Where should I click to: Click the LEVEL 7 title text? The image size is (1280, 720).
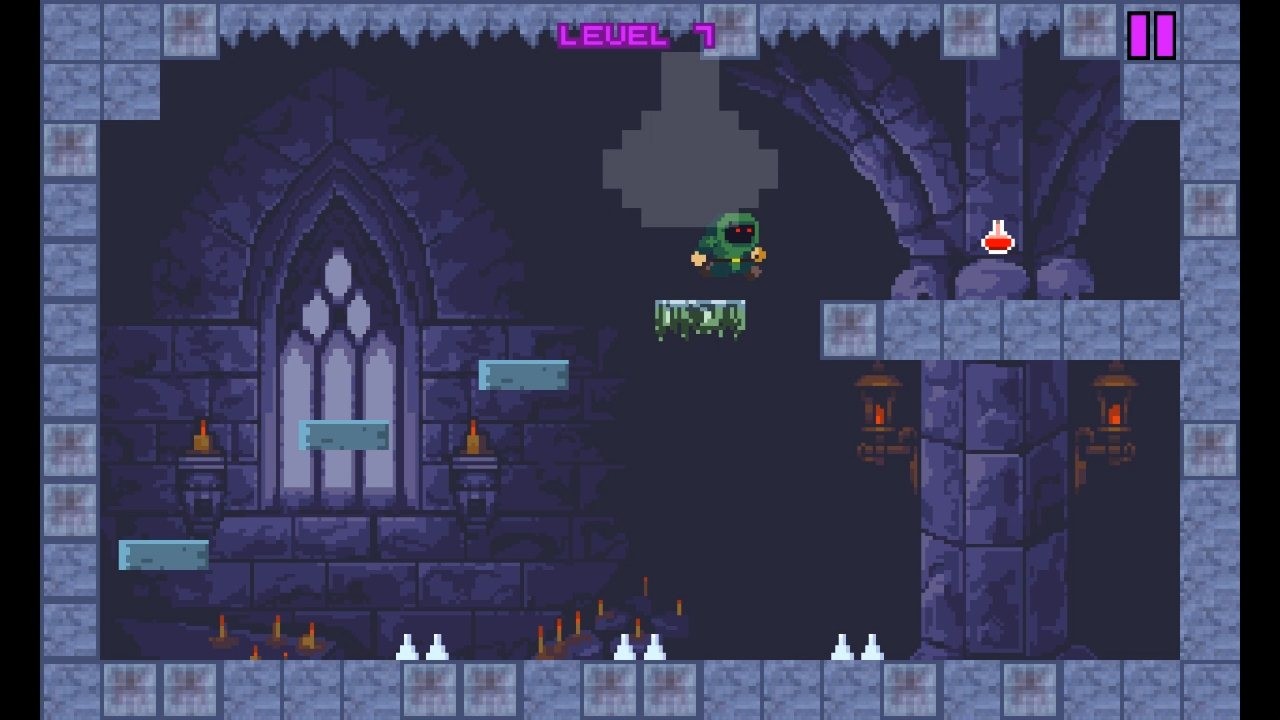tap(637, 33)
